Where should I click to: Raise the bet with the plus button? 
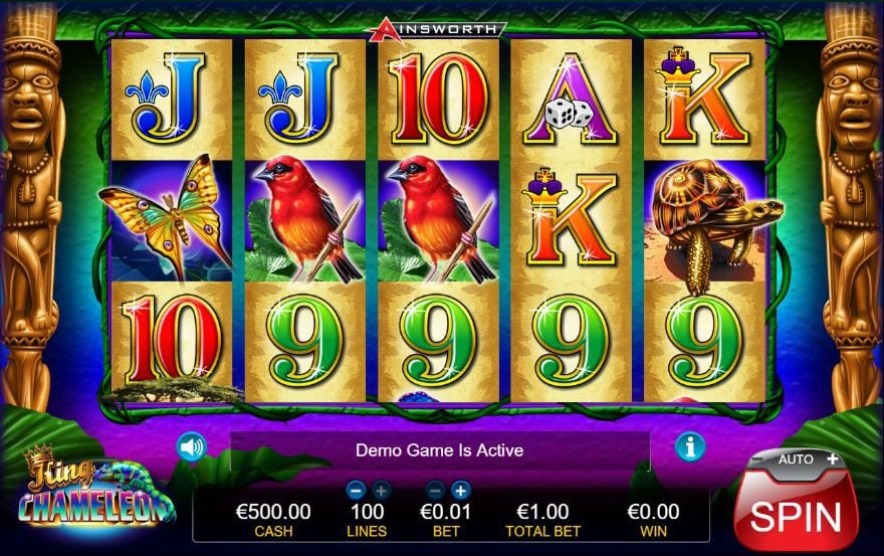click(460, 490)
